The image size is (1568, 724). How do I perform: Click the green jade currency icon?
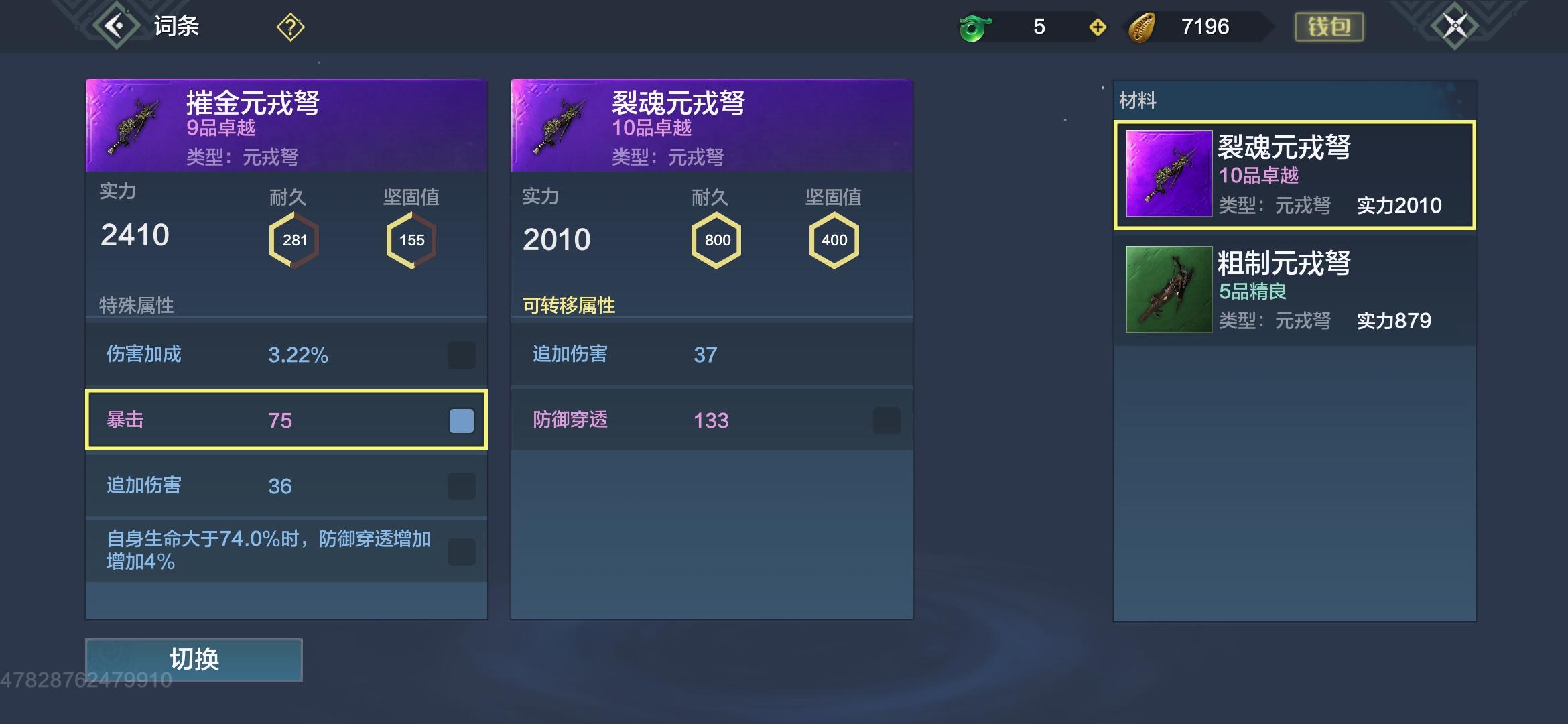tap(976, 27)
